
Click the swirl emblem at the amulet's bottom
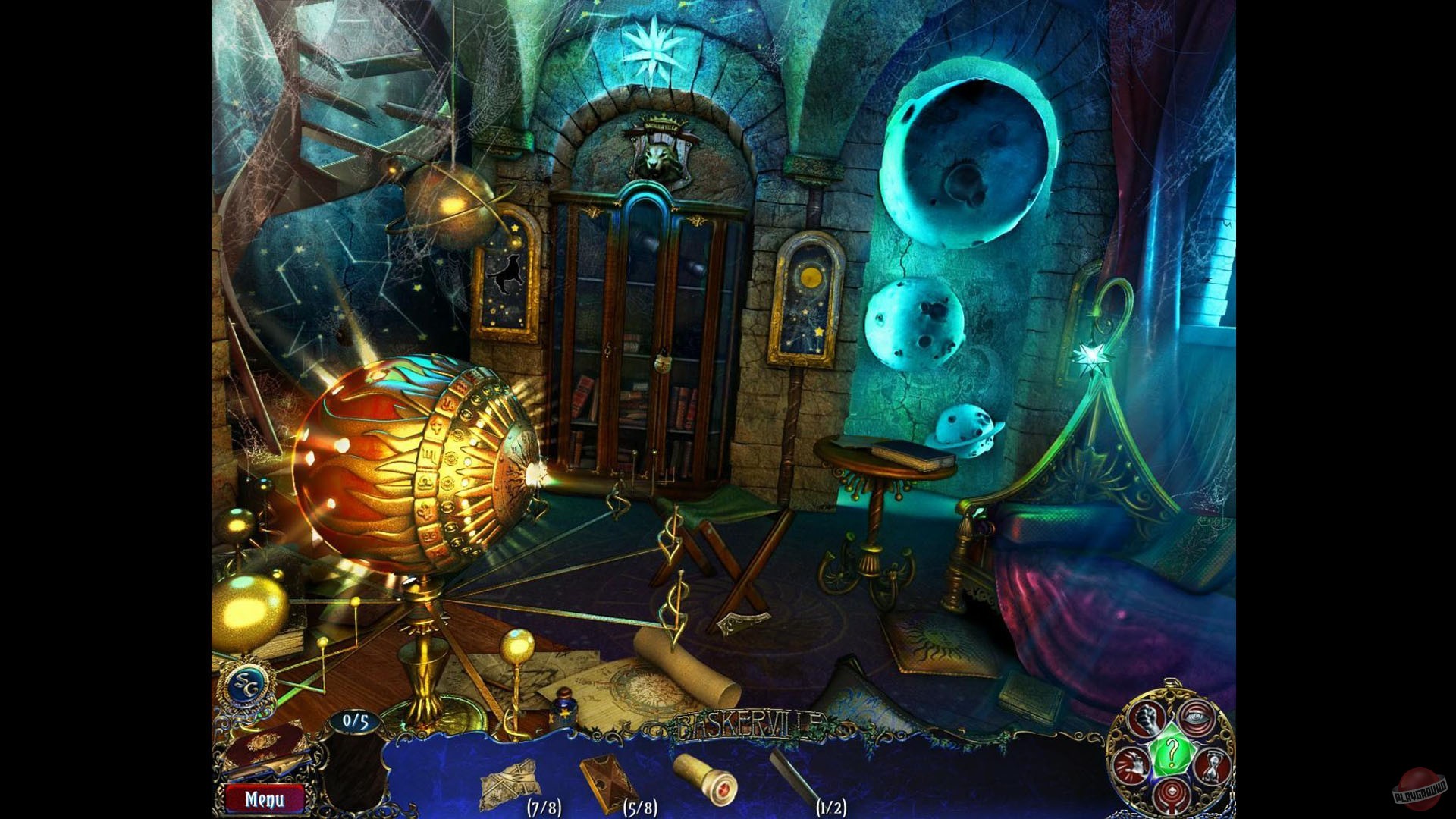(x=1172, y=794)
